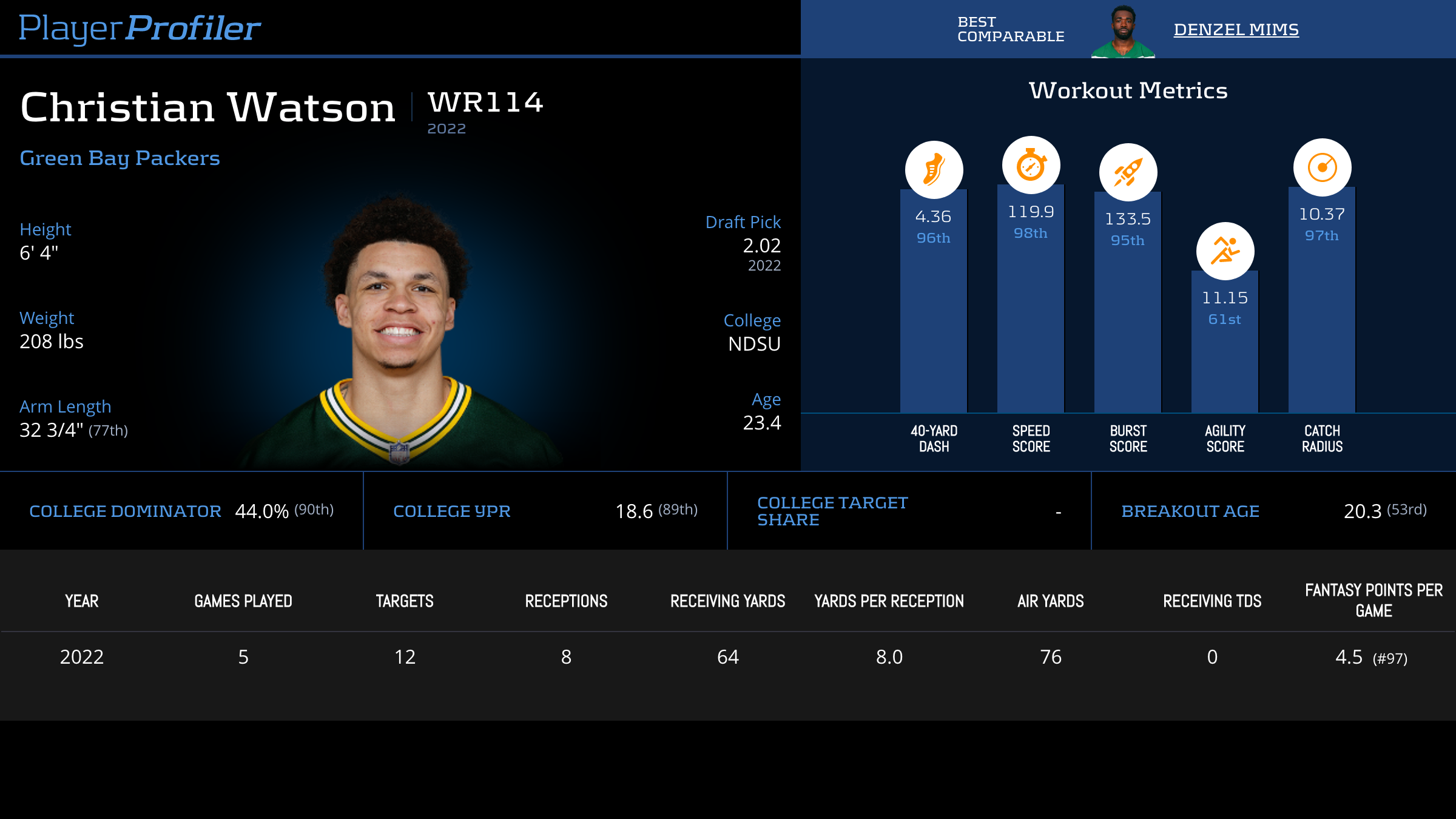
Task: Select Denzel Mims' headshot thumbnail
Action: (1123, 32)
